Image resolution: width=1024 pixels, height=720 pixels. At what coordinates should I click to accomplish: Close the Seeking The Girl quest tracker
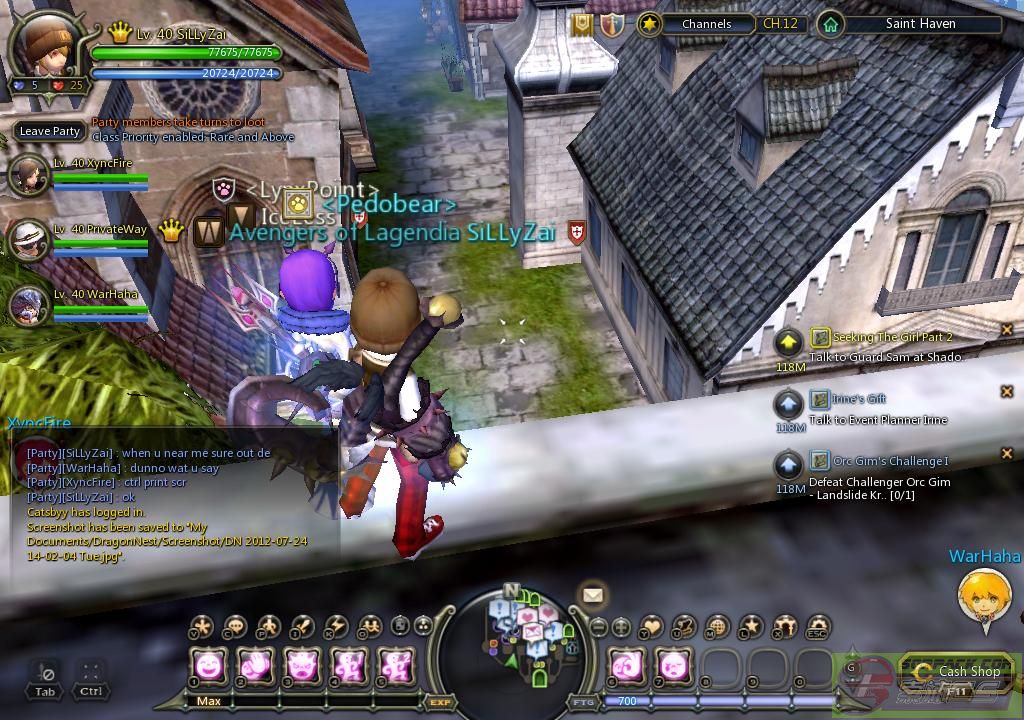click(x=1007, y=329)
